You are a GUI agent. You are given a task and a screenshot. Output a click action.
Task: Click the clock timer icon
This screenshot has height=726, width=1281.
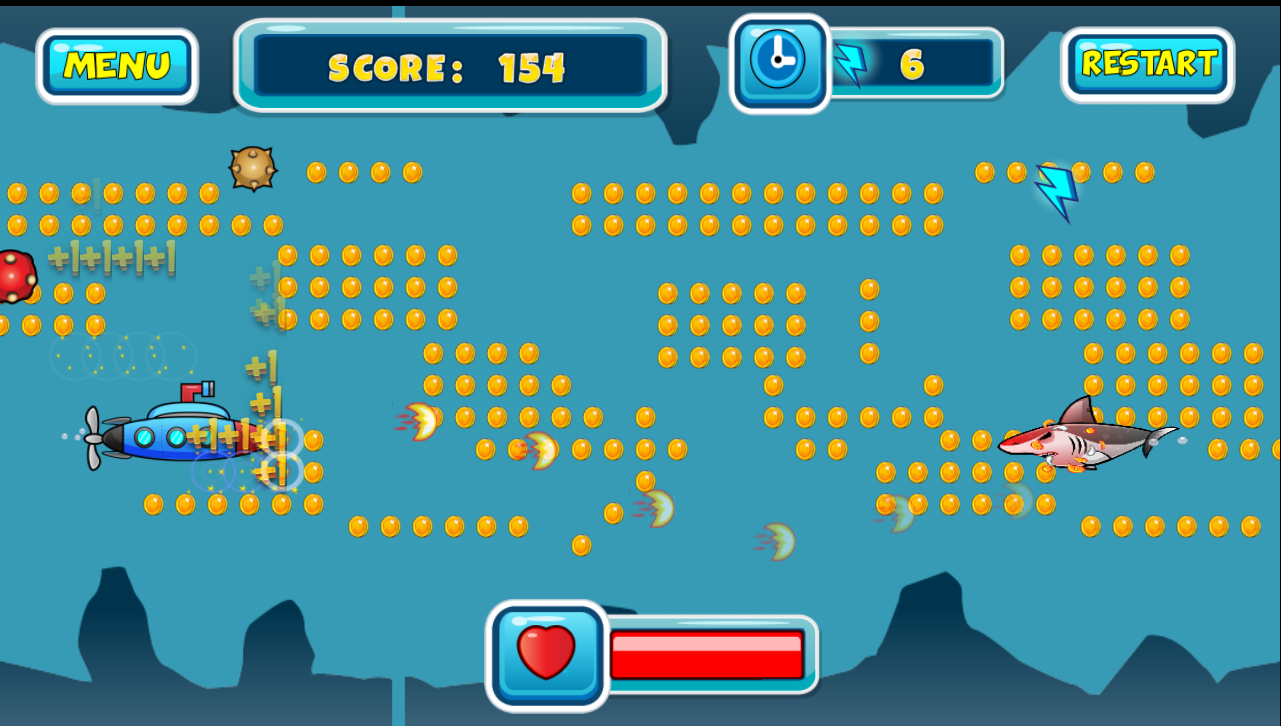point(779,61)
